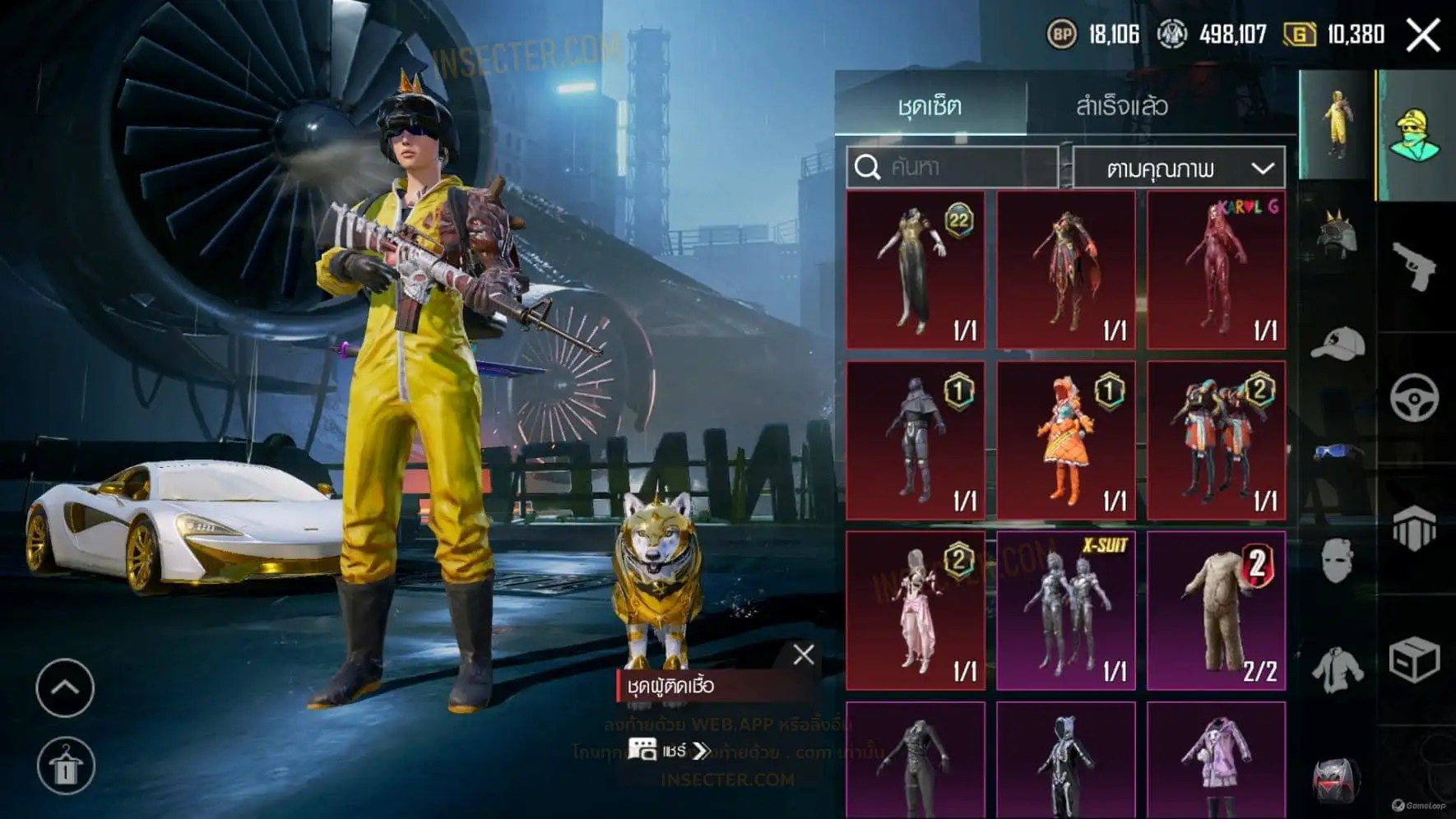Image resolution: width=1456 pixels, height=819 pixels.
Task: Open the steering wheel vehicle category
Action: click(1414, 398)
